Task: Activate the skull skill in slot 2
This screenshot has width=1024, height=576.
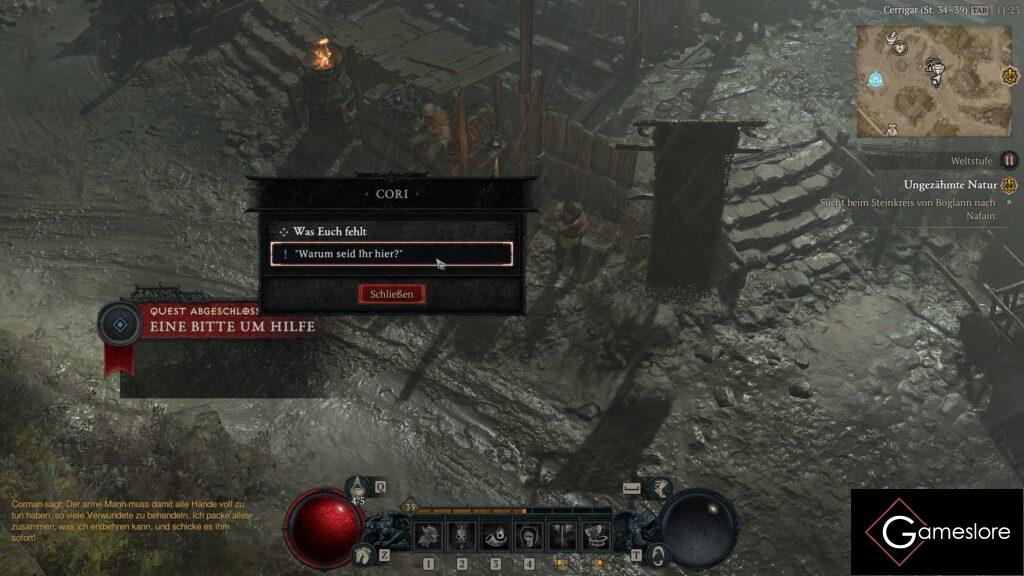Action: click(462, 535)
